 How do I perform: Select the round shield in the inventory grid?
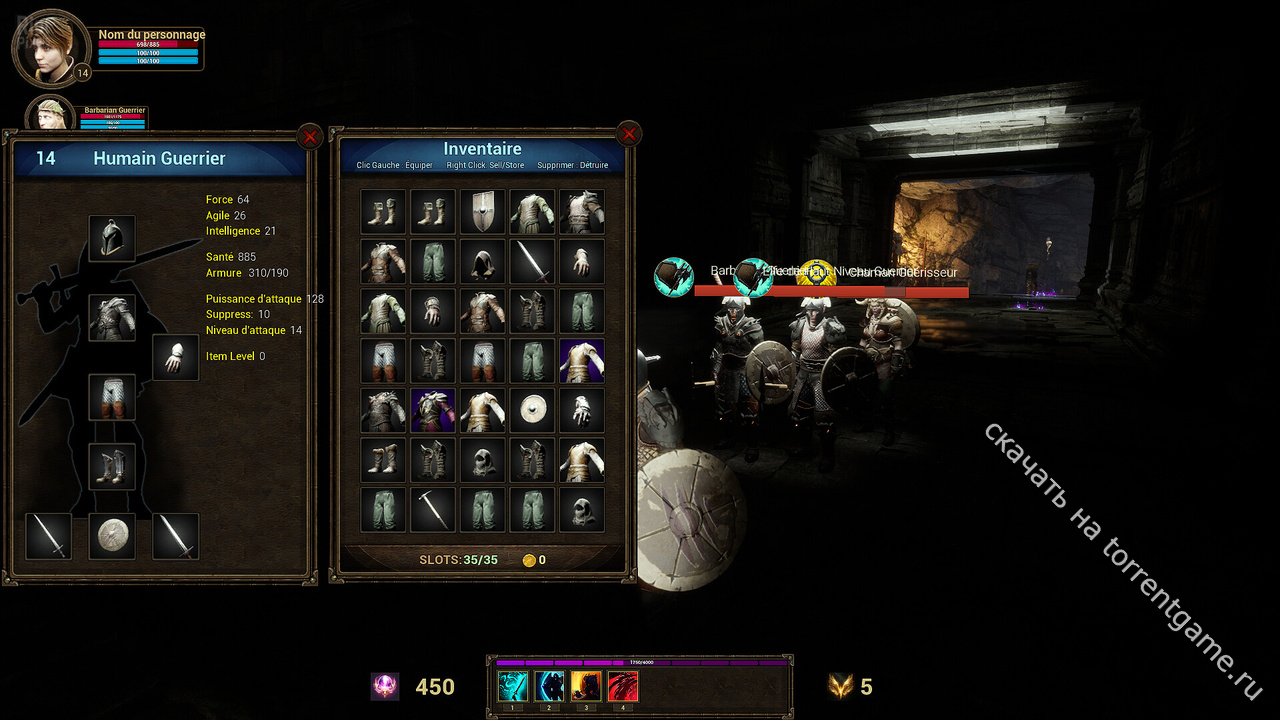tap(532, 411)
